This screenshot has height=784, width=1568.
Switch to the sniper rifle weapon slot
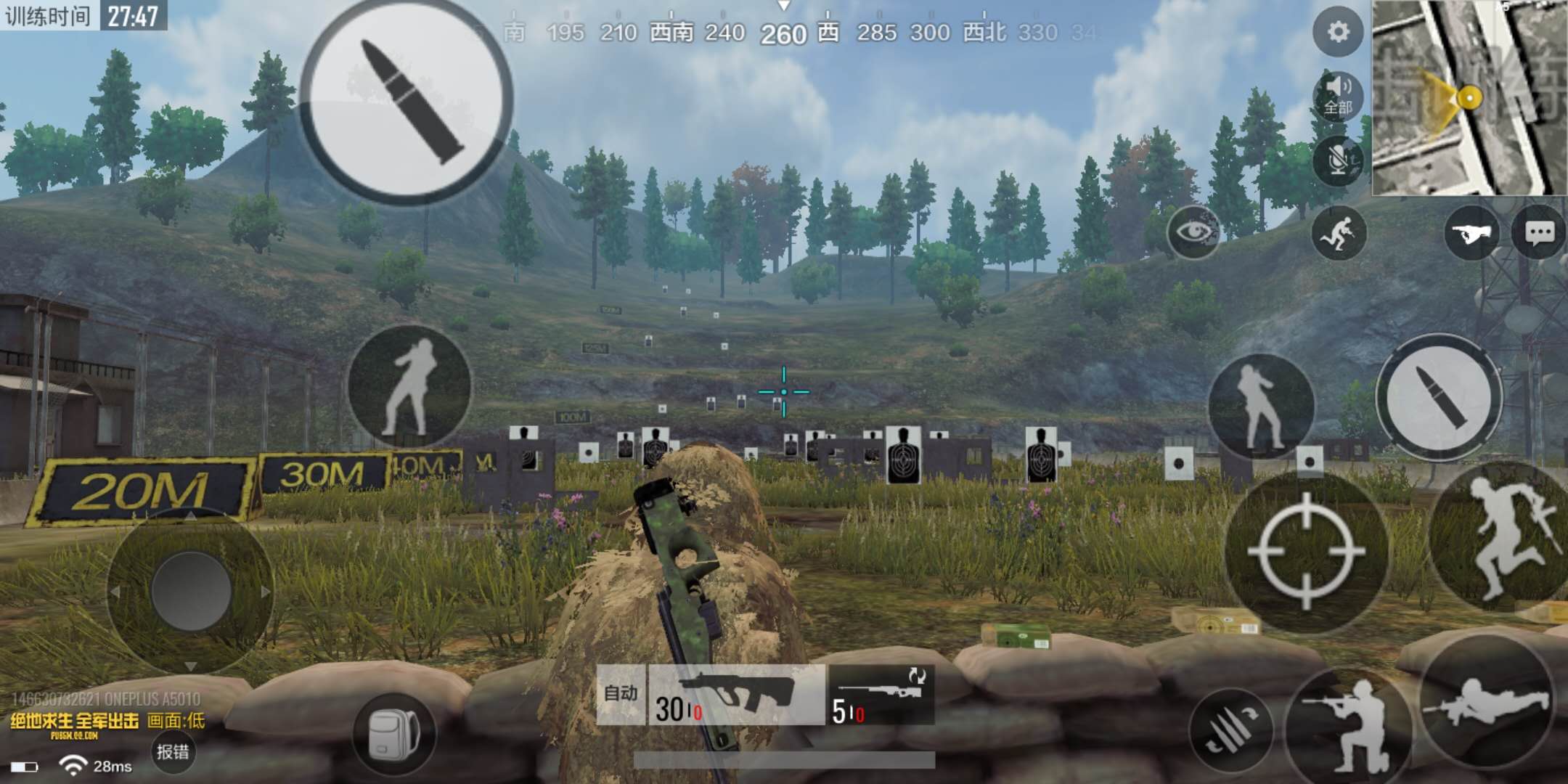click(x=881, y=695)
